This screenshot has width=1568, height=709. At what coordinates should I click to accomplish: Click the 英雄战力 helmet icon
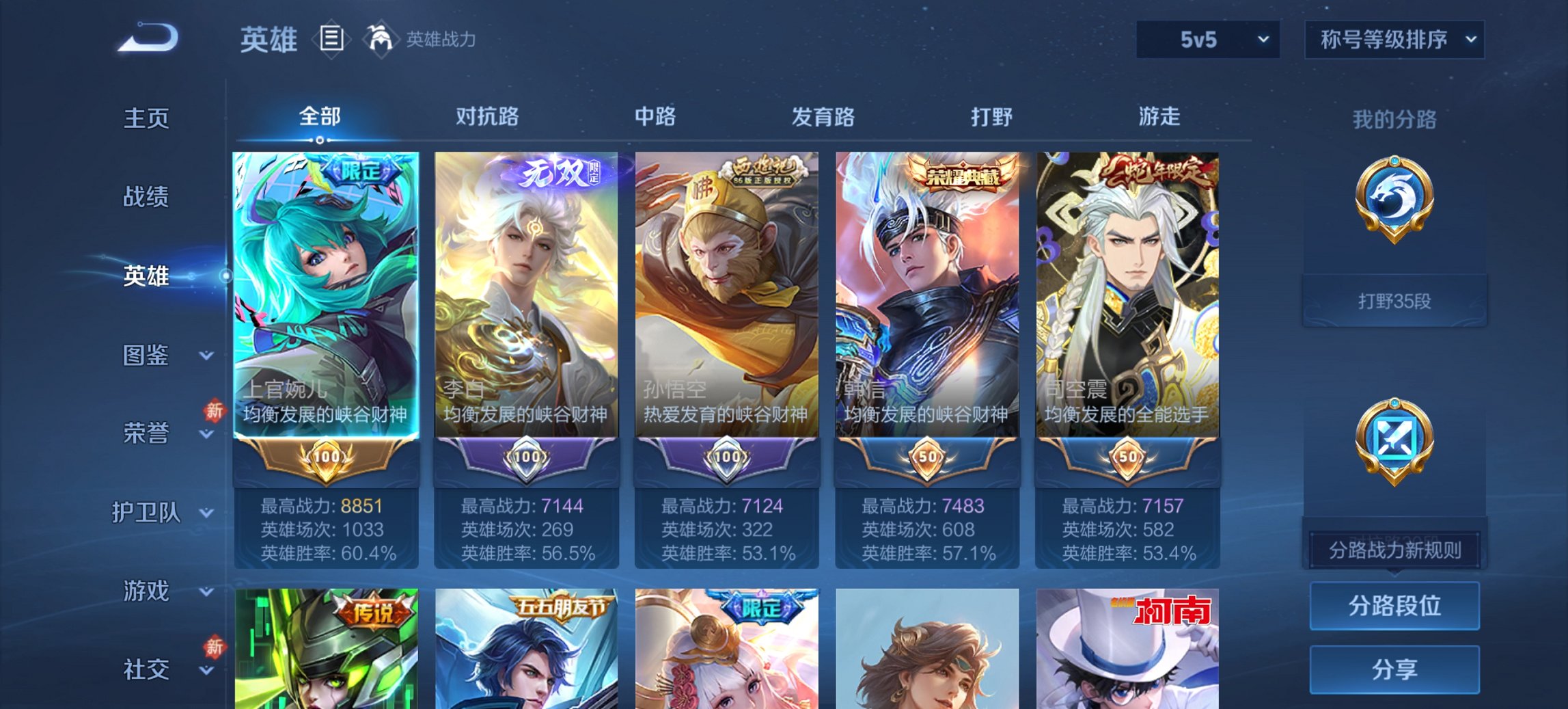click(381, 38)
